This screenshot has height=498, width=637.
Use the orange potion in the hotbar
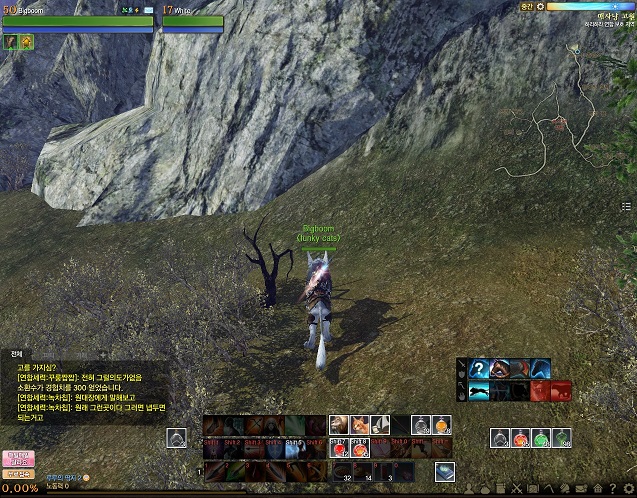point(442,425)
